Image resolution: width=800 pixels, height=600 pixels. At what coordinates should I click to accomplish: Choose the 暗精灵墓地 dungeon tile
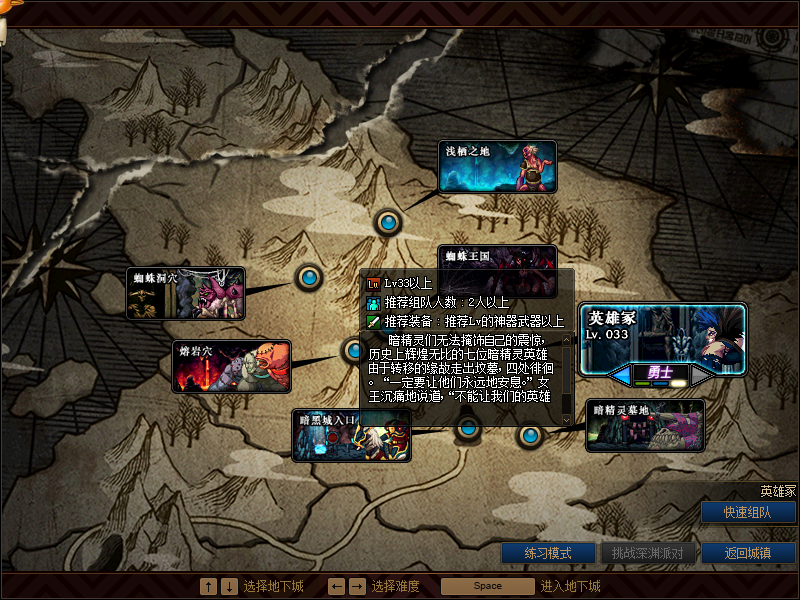click(x=645, y=425)
